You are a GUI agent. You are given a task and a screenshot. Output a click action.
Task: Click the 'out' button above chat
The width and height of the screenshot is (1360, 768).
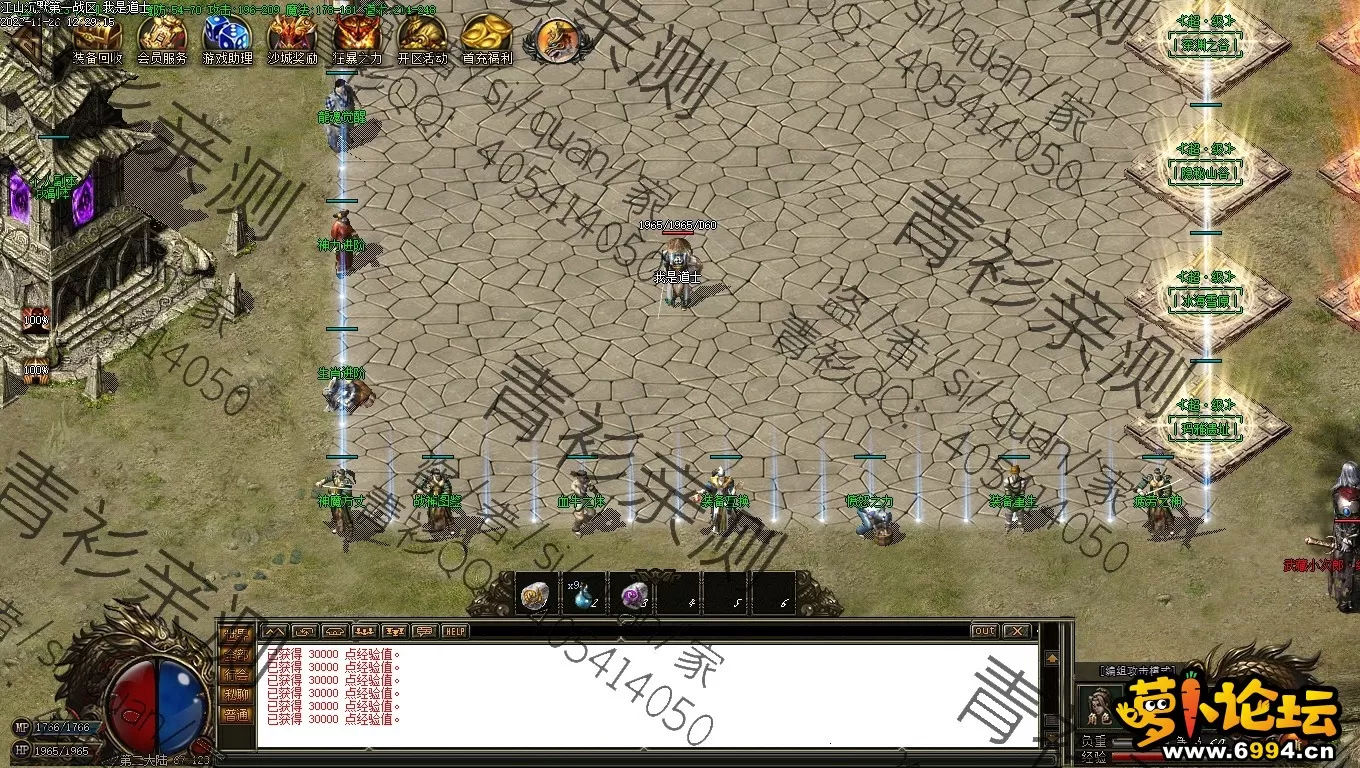pyautogui.click(x=984, y=631)
